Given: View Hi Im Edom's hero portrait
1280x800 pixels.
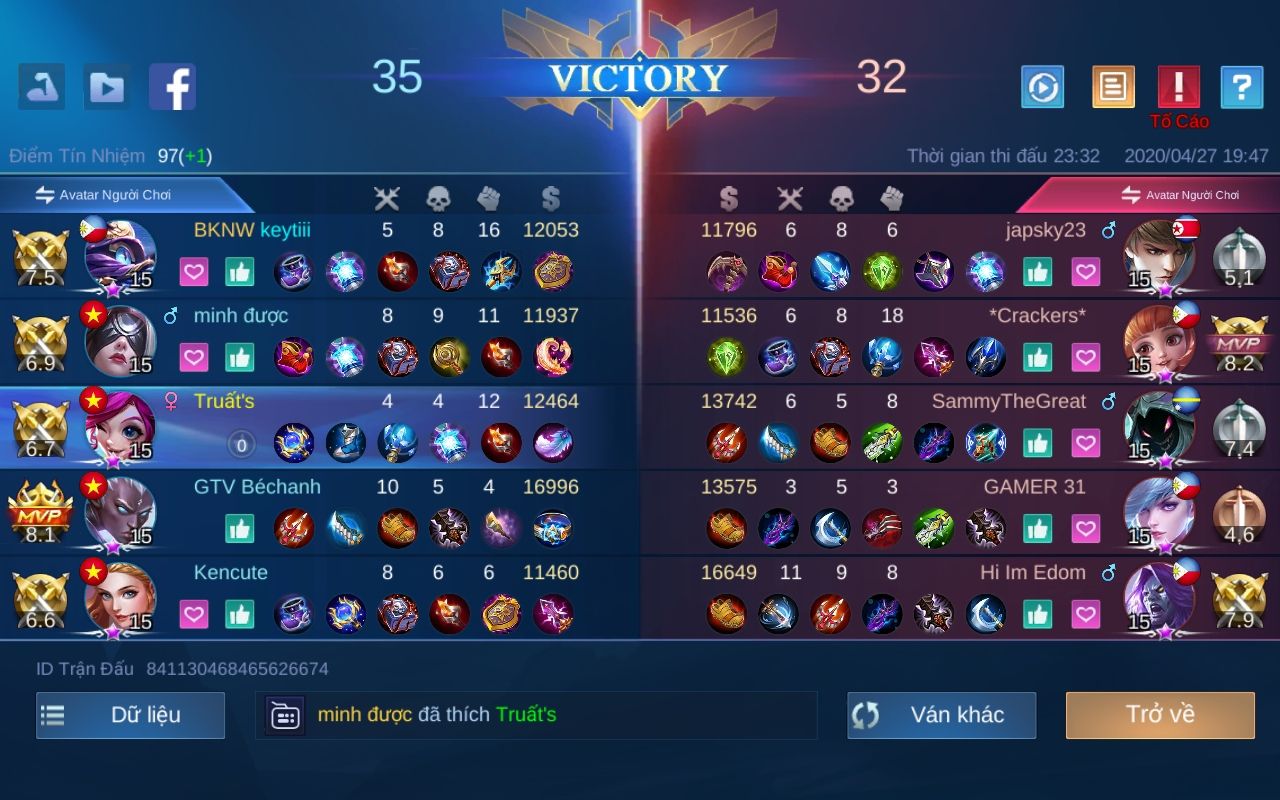Looking at the screenshot, I should tap(1159, 598).
